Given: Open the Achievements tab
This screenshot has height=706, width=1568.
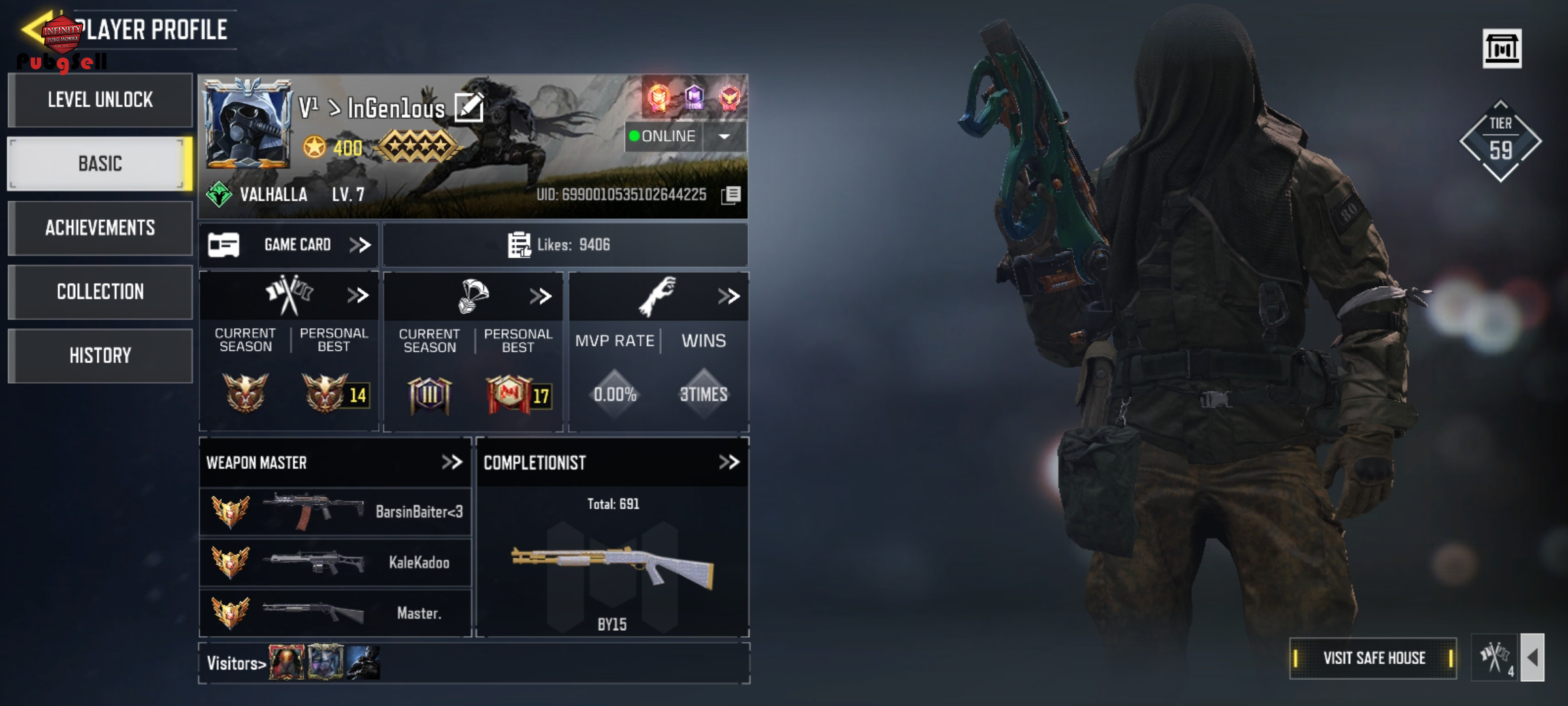Looking at the screenshot, I should 100,227.
